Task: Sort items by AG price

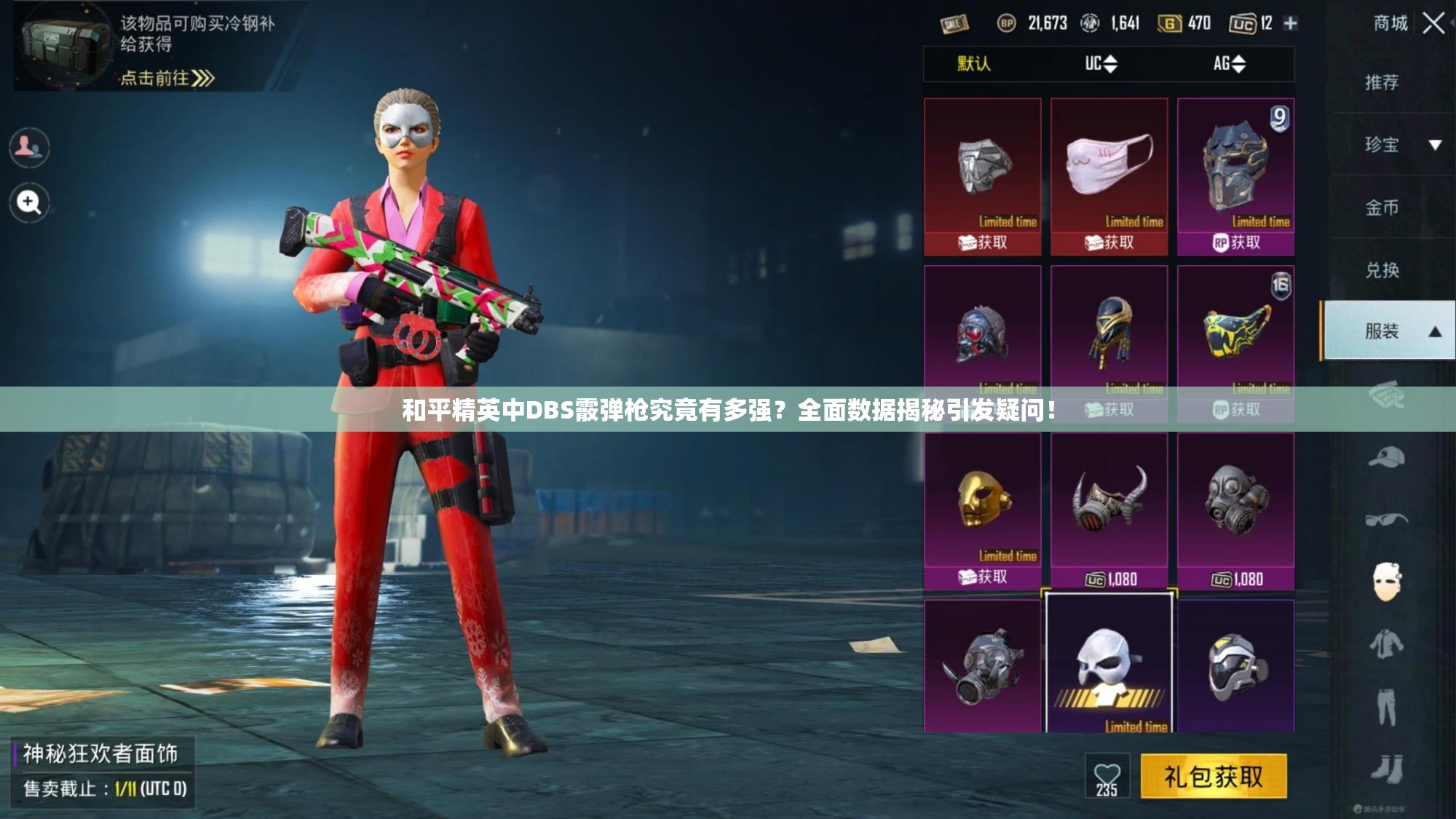Action: pos(1229,64)
